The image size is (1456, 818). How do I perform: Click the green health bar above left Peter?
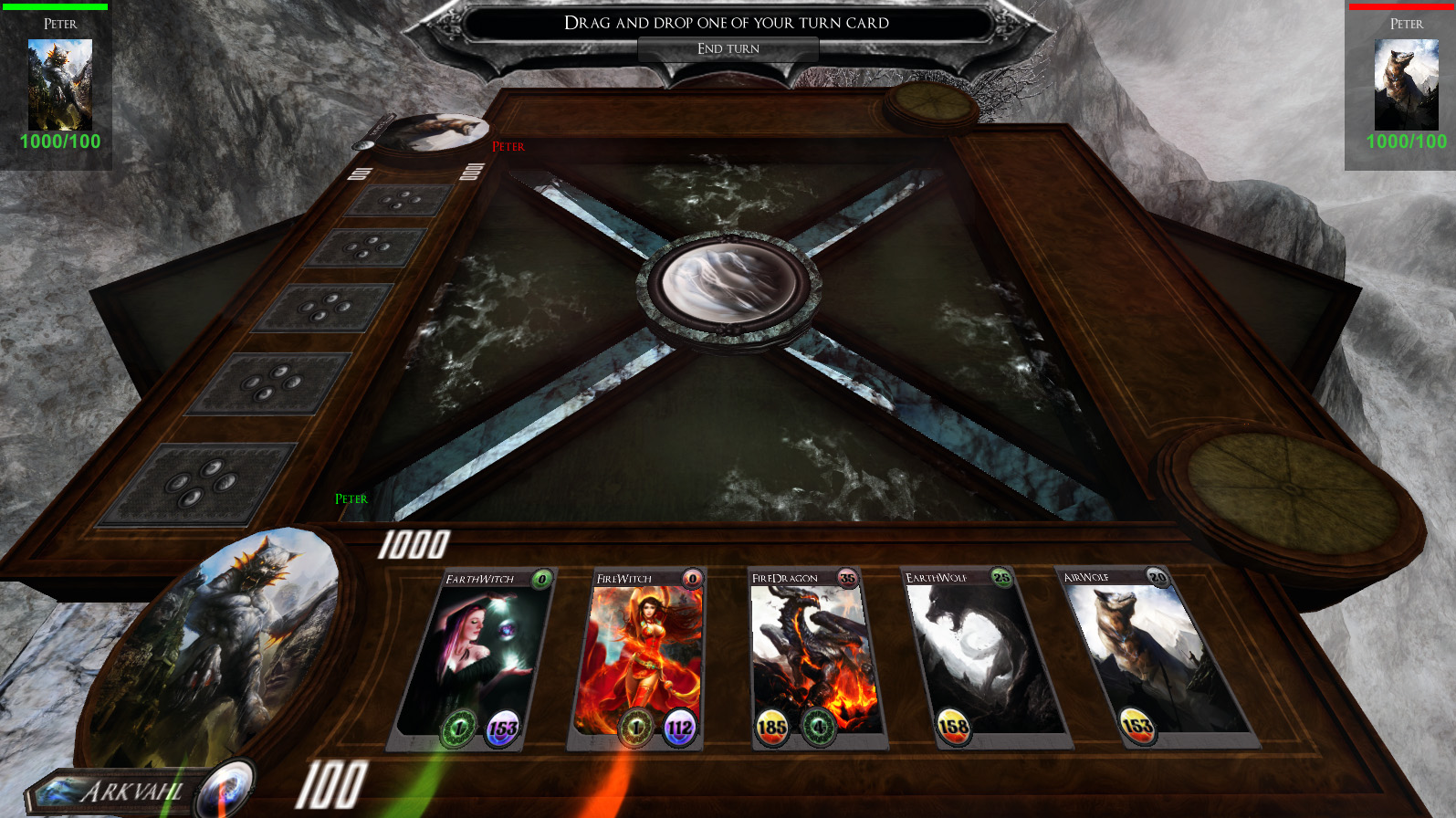pos(57,5)
